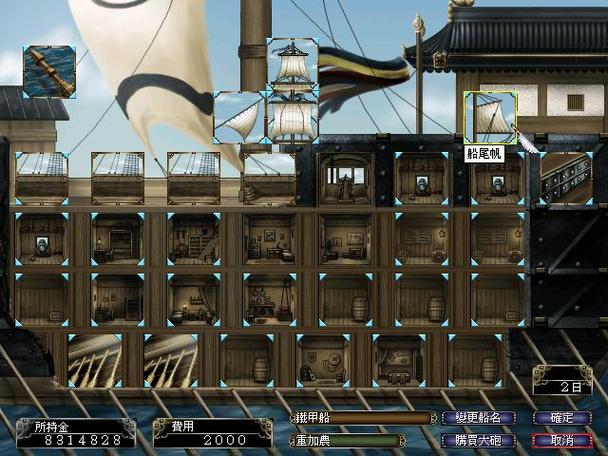Select the helm room with ship's wheel

[x=344, y=179]
